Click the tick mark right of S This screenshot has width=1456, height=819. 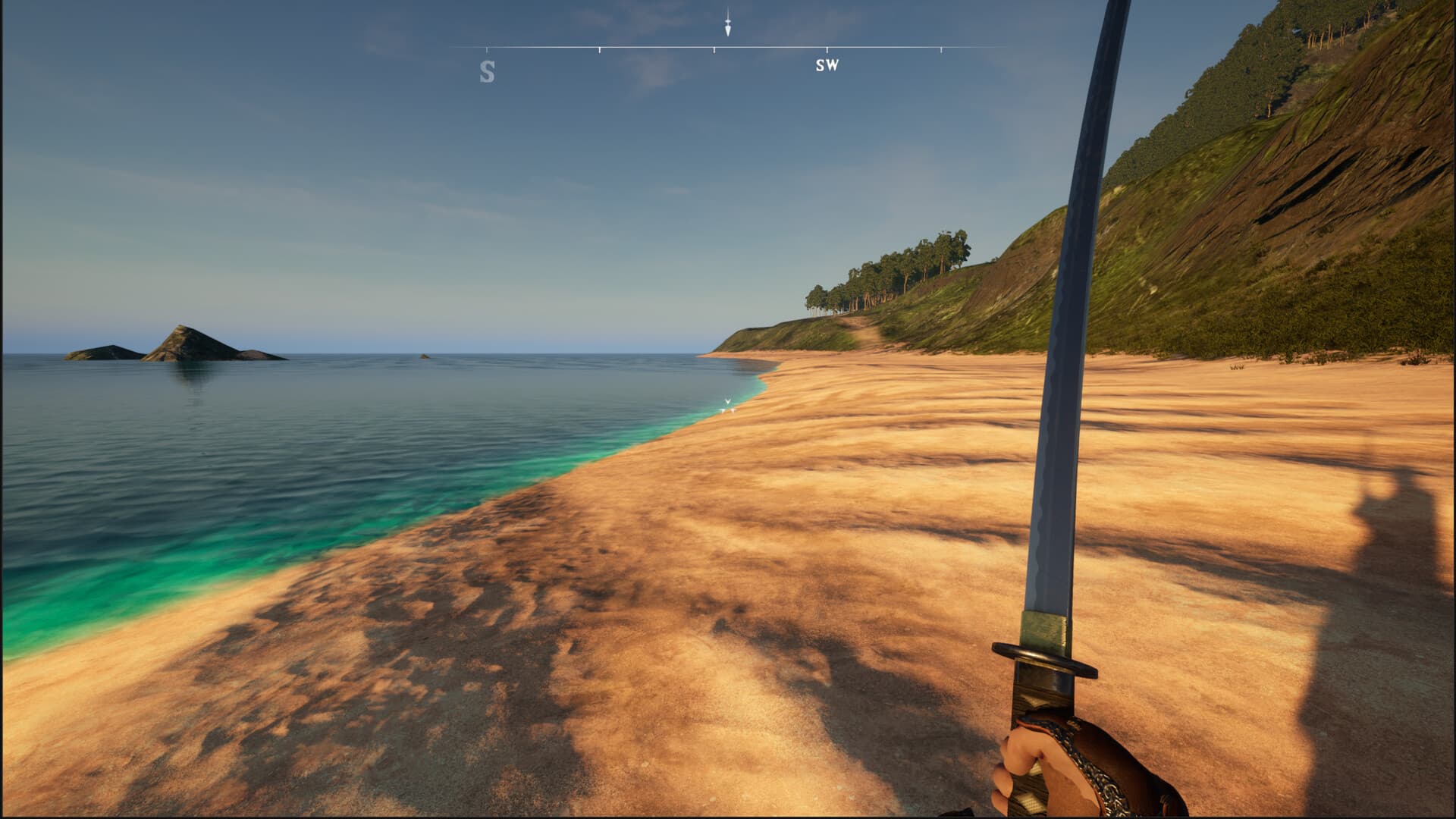point(600,49)
